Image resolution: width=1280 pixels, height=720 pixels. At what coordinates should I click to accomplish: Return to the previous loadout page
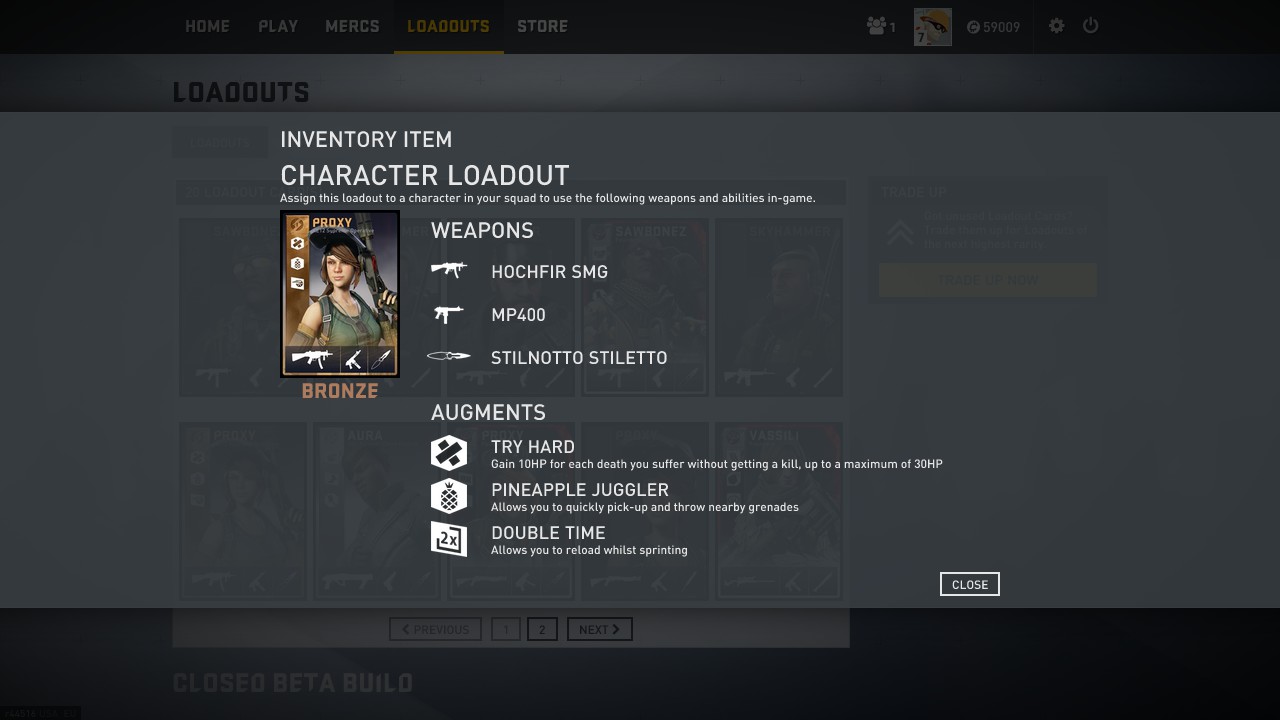point(435,629)
